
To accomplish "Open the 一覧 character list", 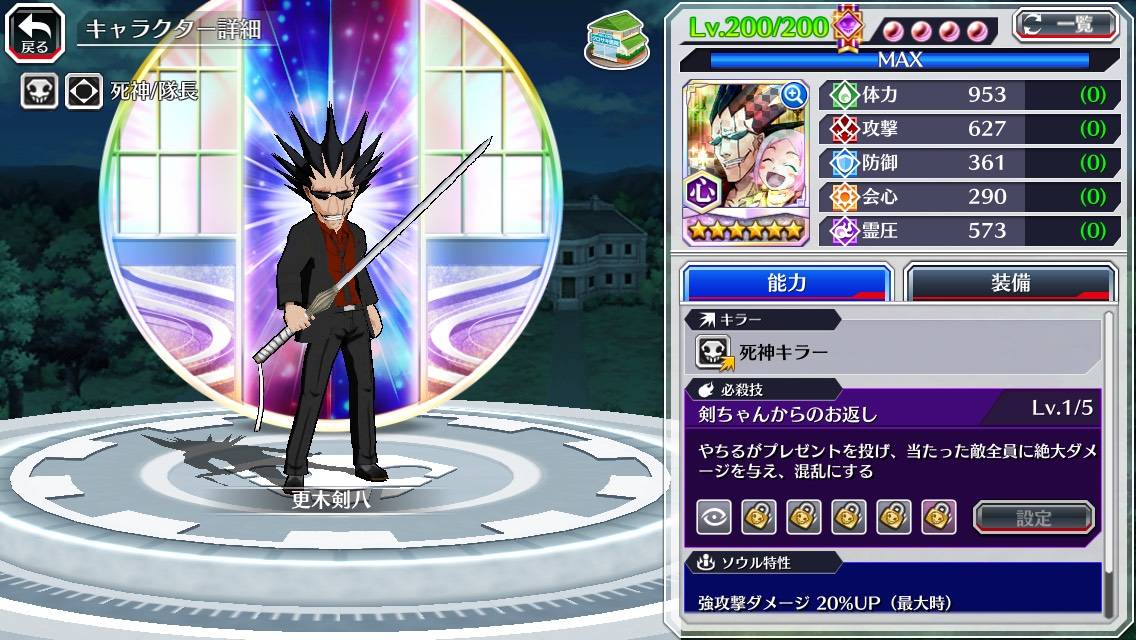I will pyautogui.click(x=1066, y=24).
